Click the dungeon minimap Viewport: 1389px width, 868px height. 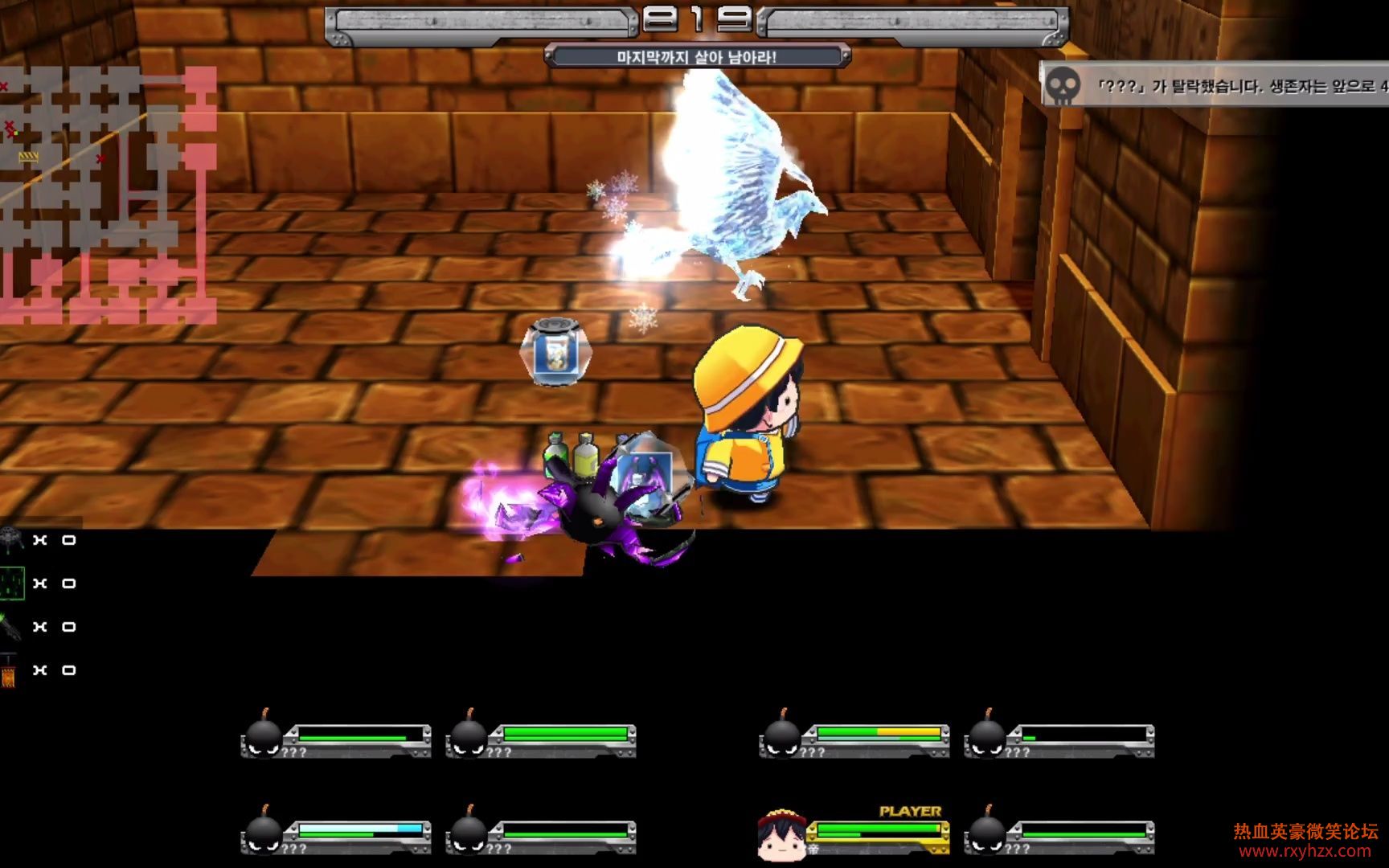tap(109, 195)
